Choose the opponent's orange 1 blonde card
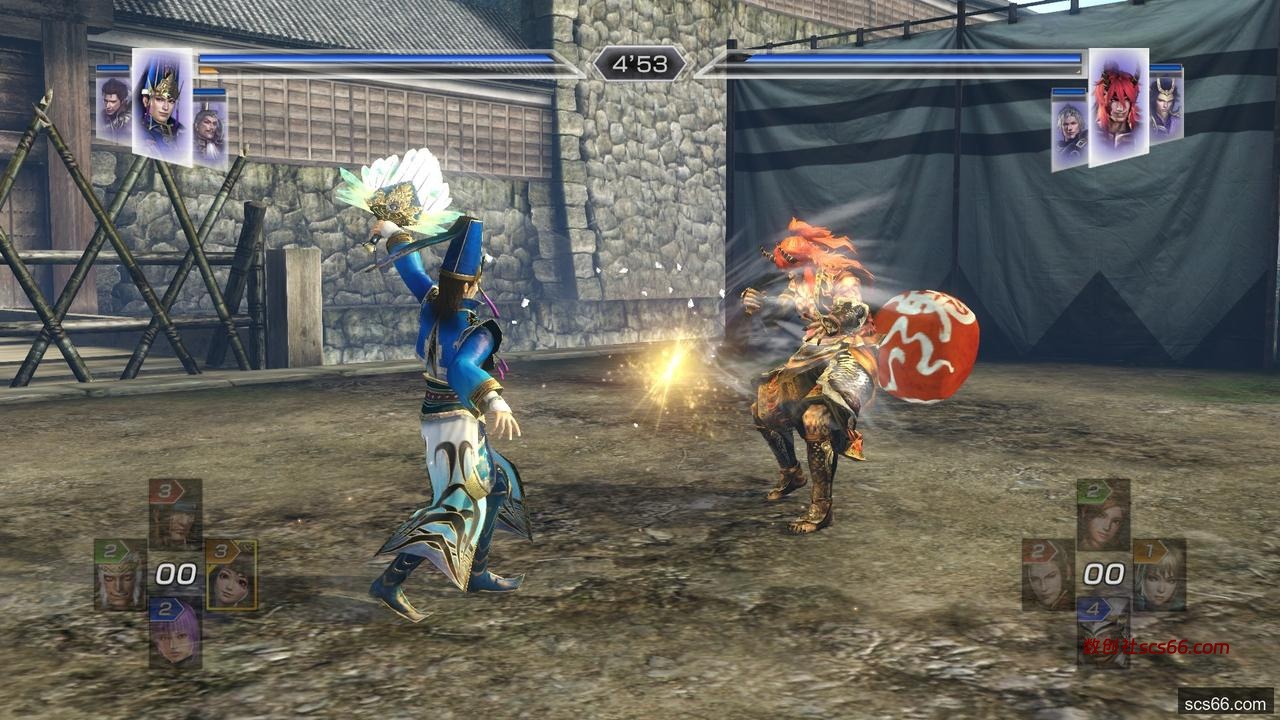 1159,575
